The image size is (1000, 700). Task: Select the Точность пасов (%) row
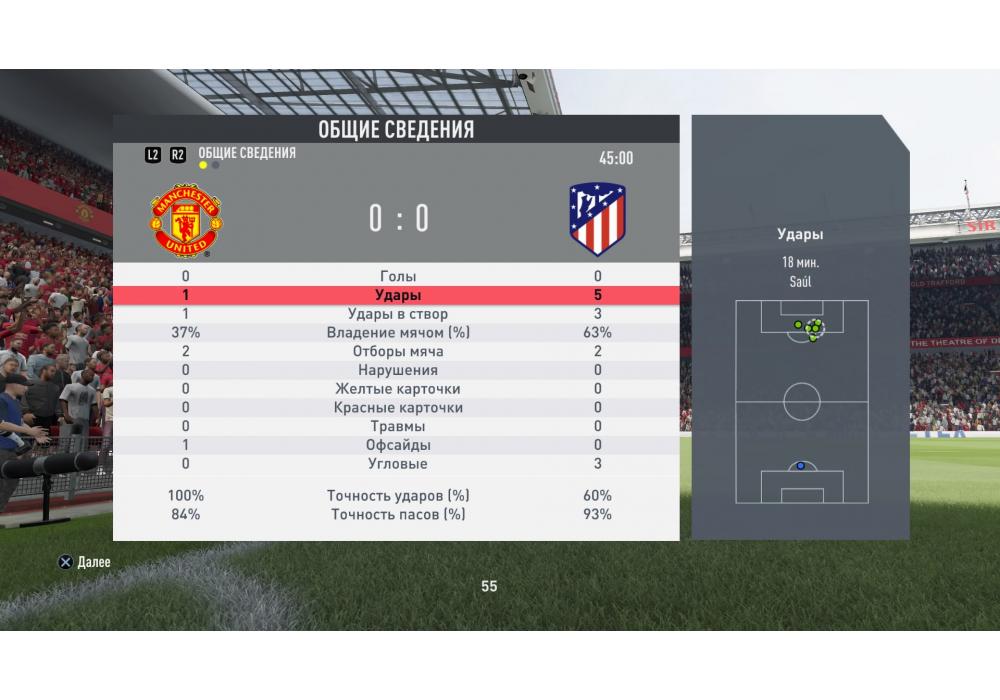click(397, 515)
